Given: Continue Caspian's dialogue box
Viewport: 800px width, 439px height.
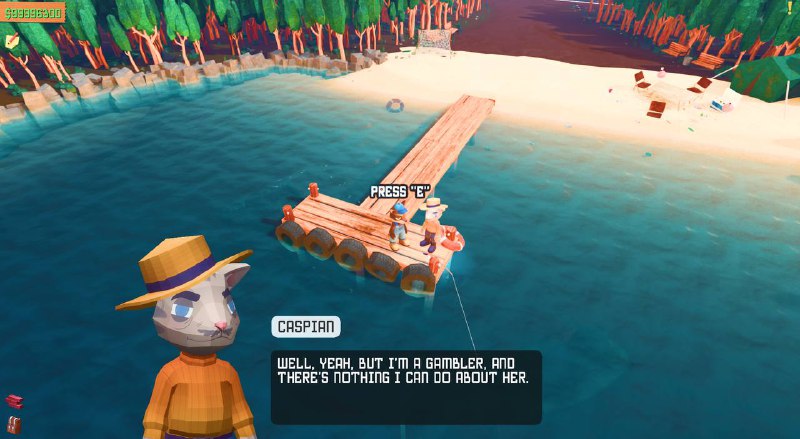Looking at the screenshot, I should coord(405,386).
